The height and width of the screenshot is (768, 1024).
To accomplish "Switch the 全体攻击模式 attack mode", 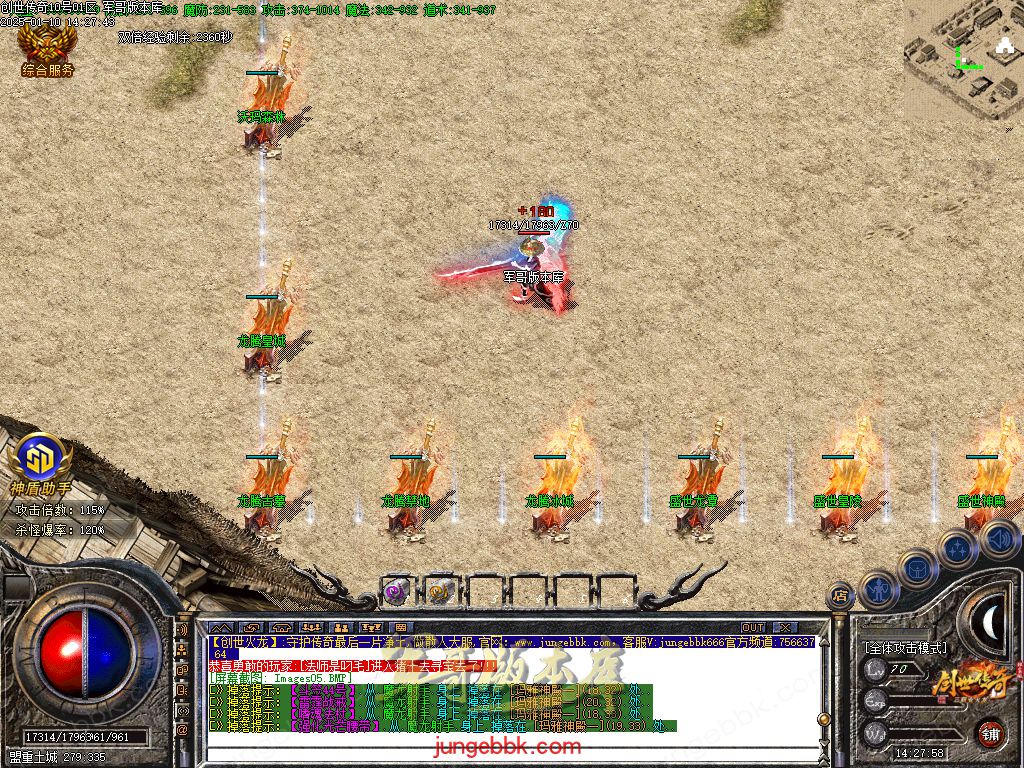I will pos(905,648).
